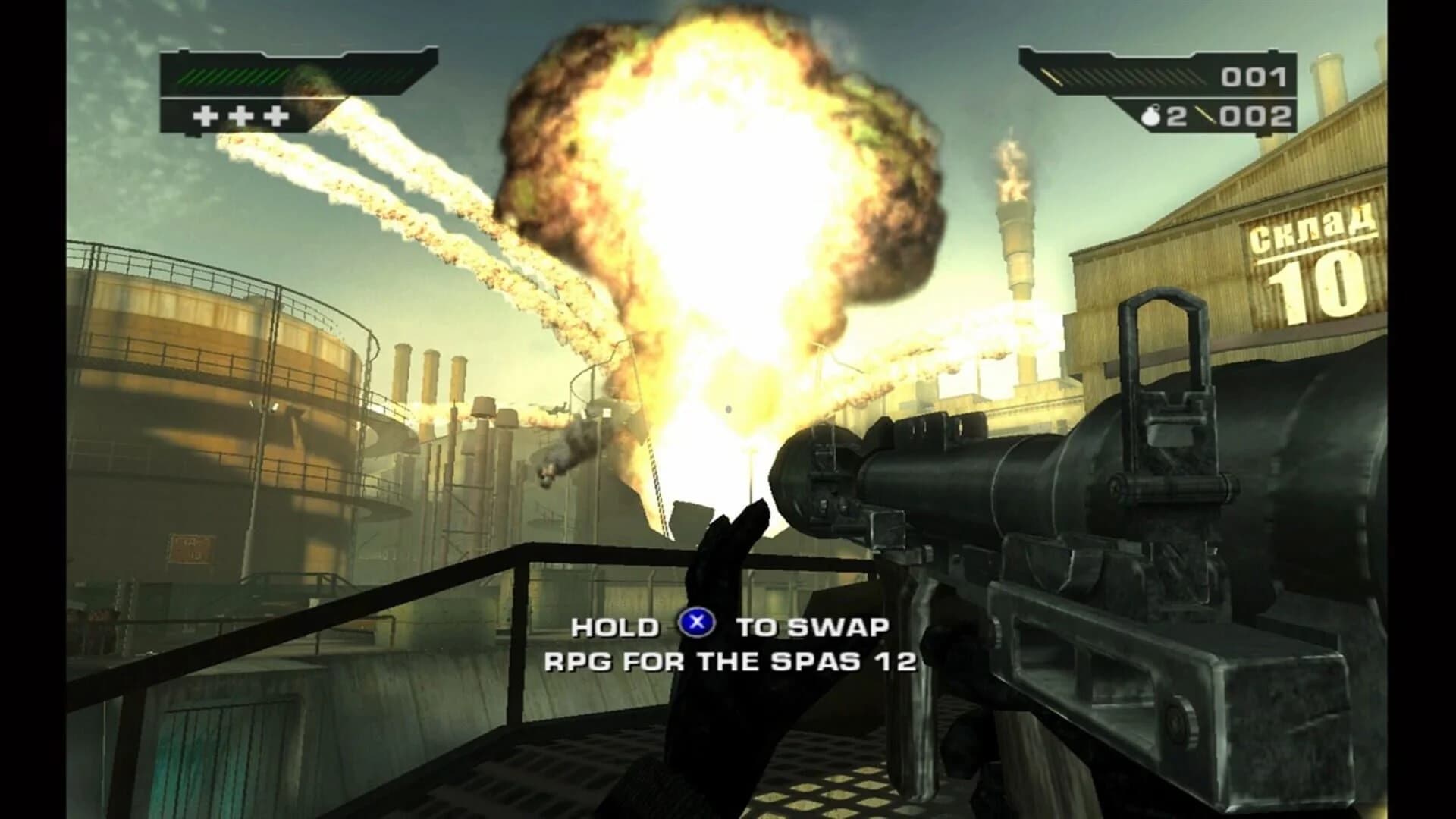
Task: Select the middle health cross icon
Action: [240, 115]
